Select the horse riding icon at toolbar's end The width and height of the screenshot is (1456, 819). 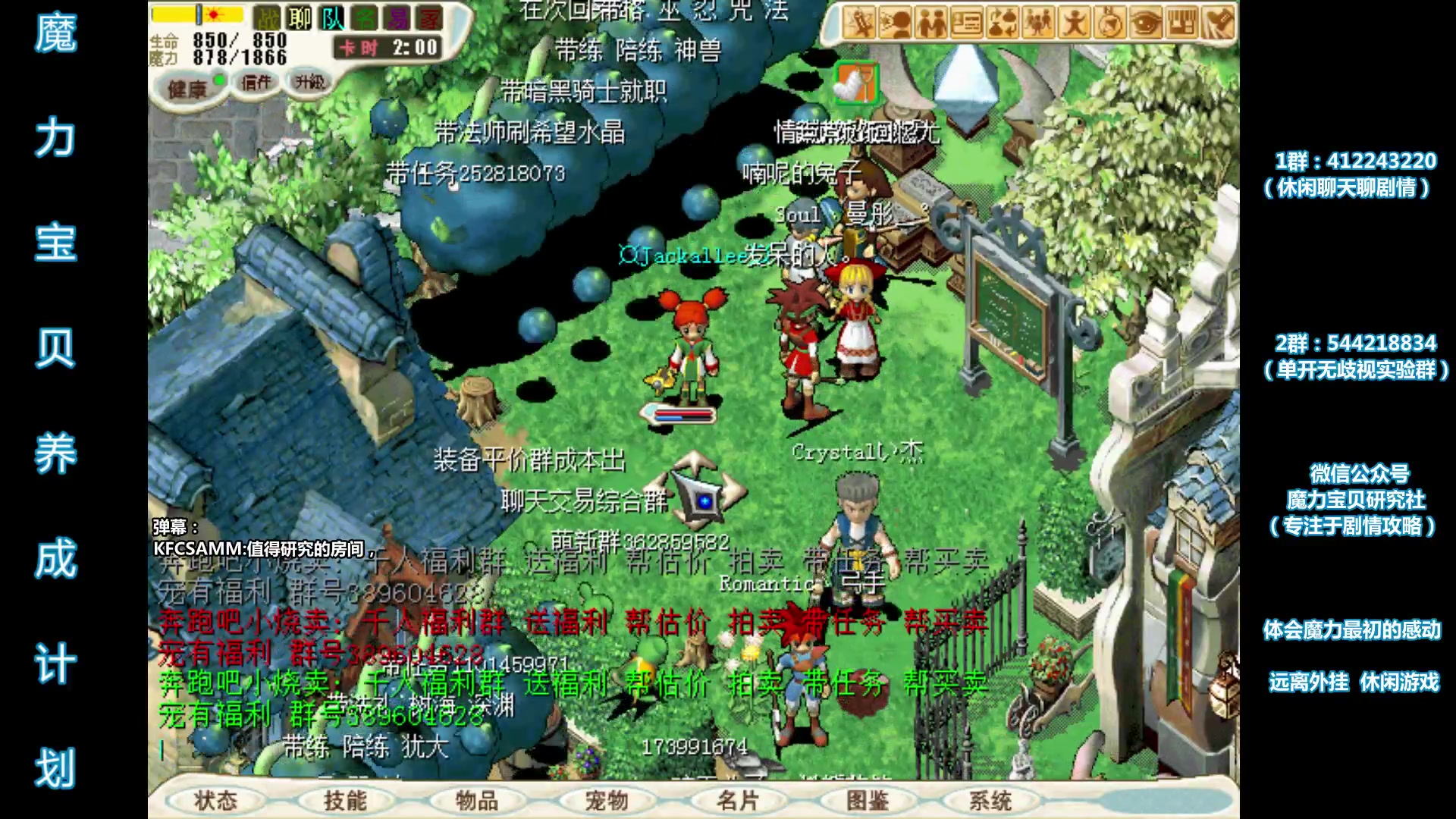(x=1217, y=21)
